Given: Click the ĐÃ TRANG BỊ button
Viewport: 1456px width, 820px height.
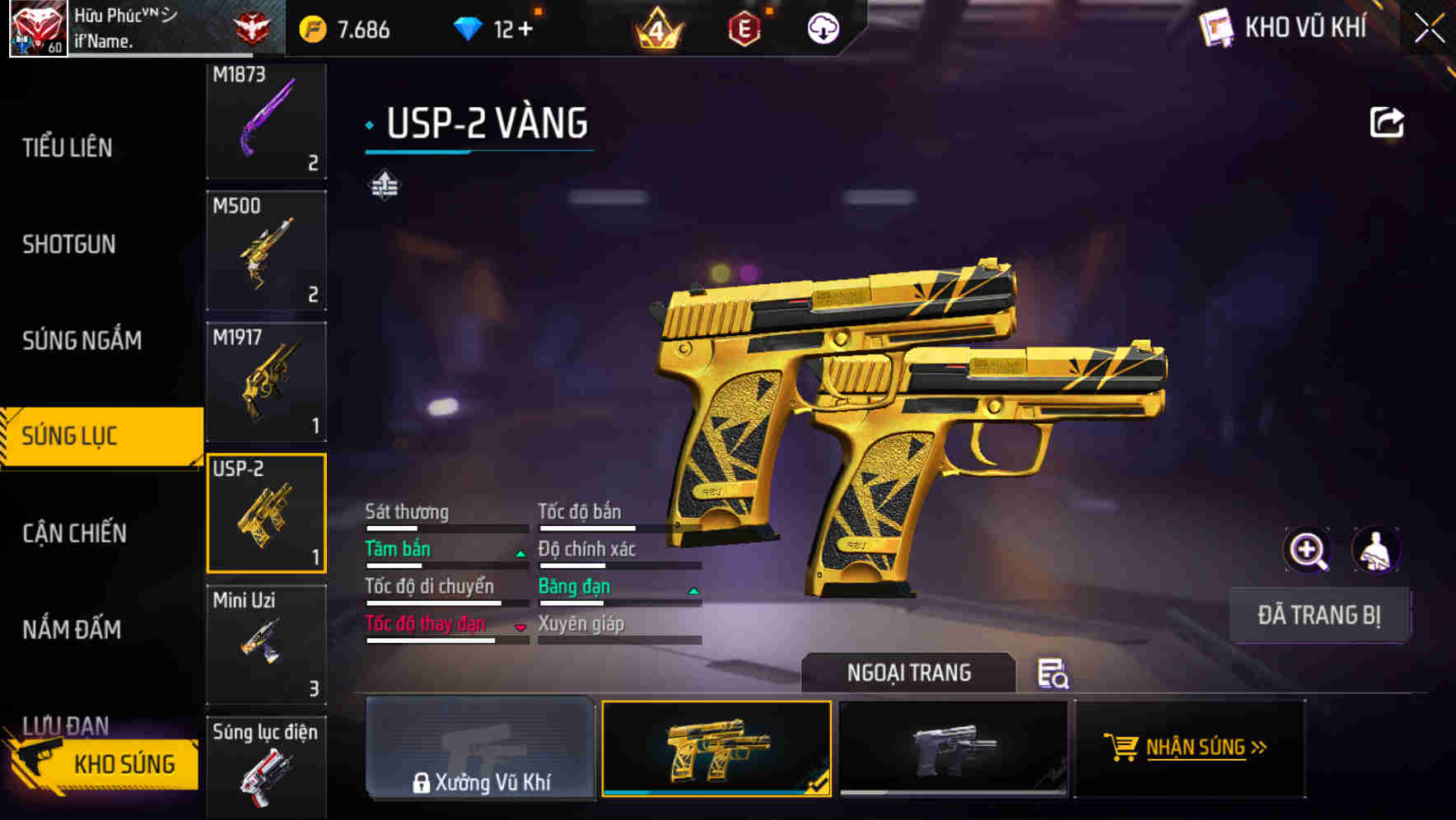Looking at the screenshot, I should pyautogui.click(x=1319, y=615).
